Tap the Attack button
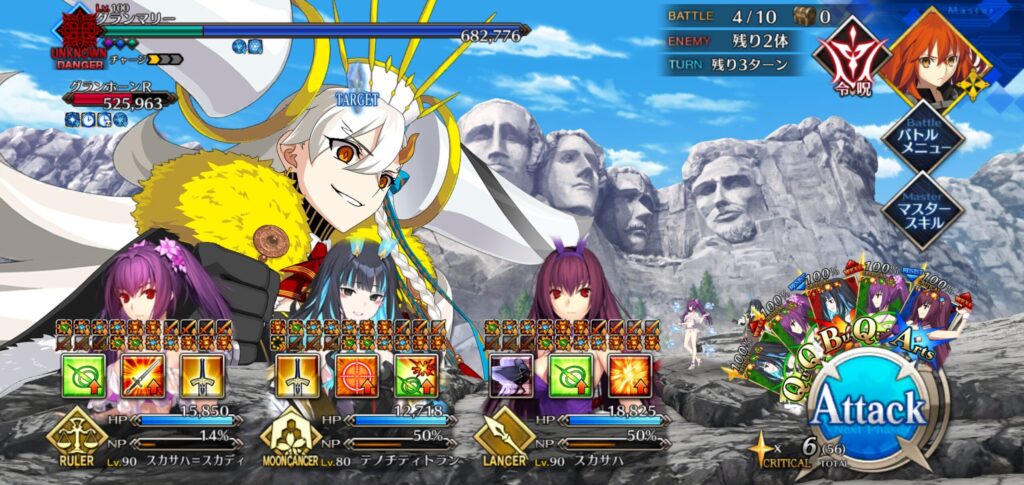Image resolution: width=1024 pixels, height=485 pixels. (x=867, y=412)
